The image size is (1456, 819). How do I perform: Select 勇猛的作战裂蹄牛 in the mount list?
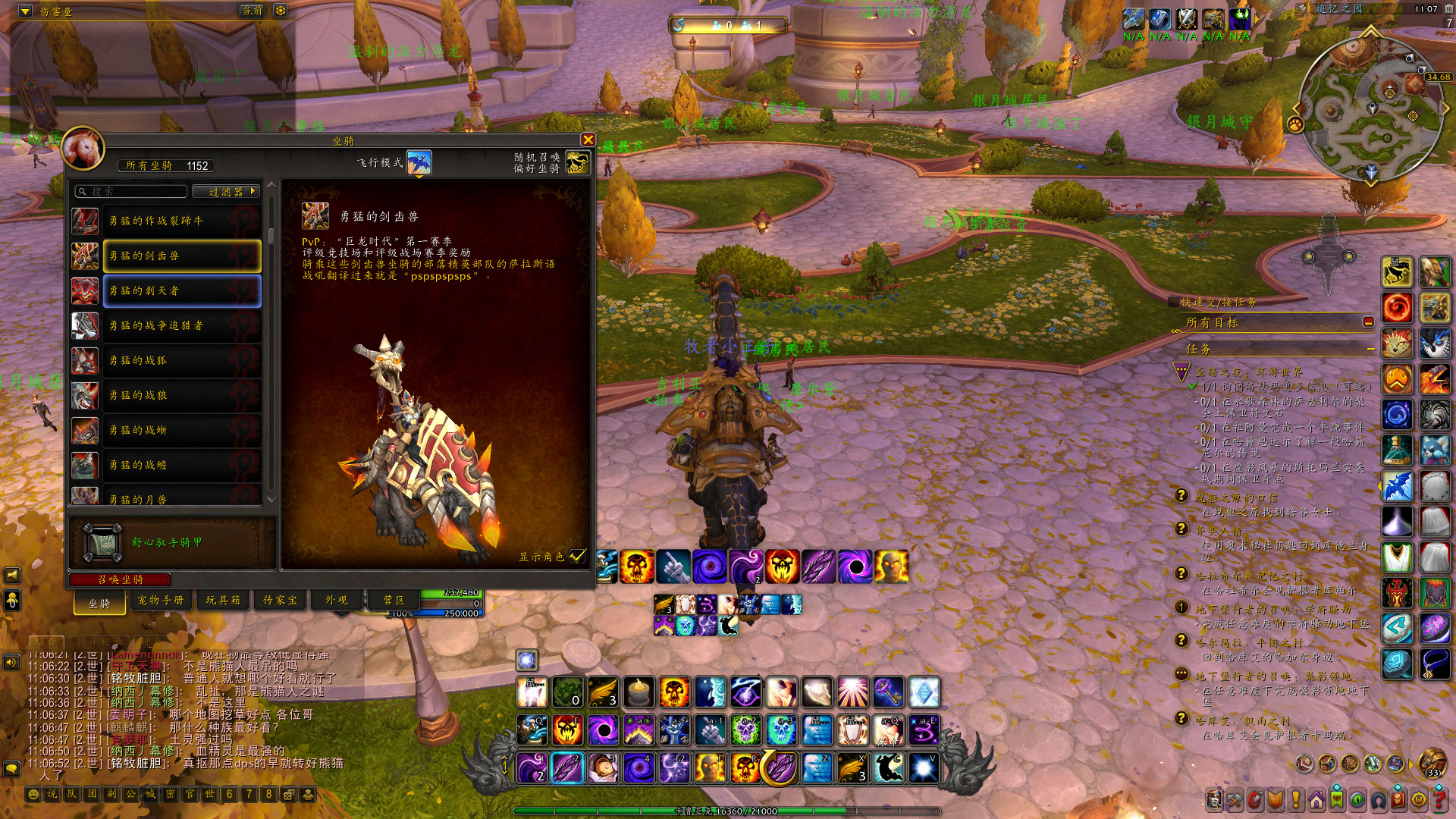click(x=181, y=221)
